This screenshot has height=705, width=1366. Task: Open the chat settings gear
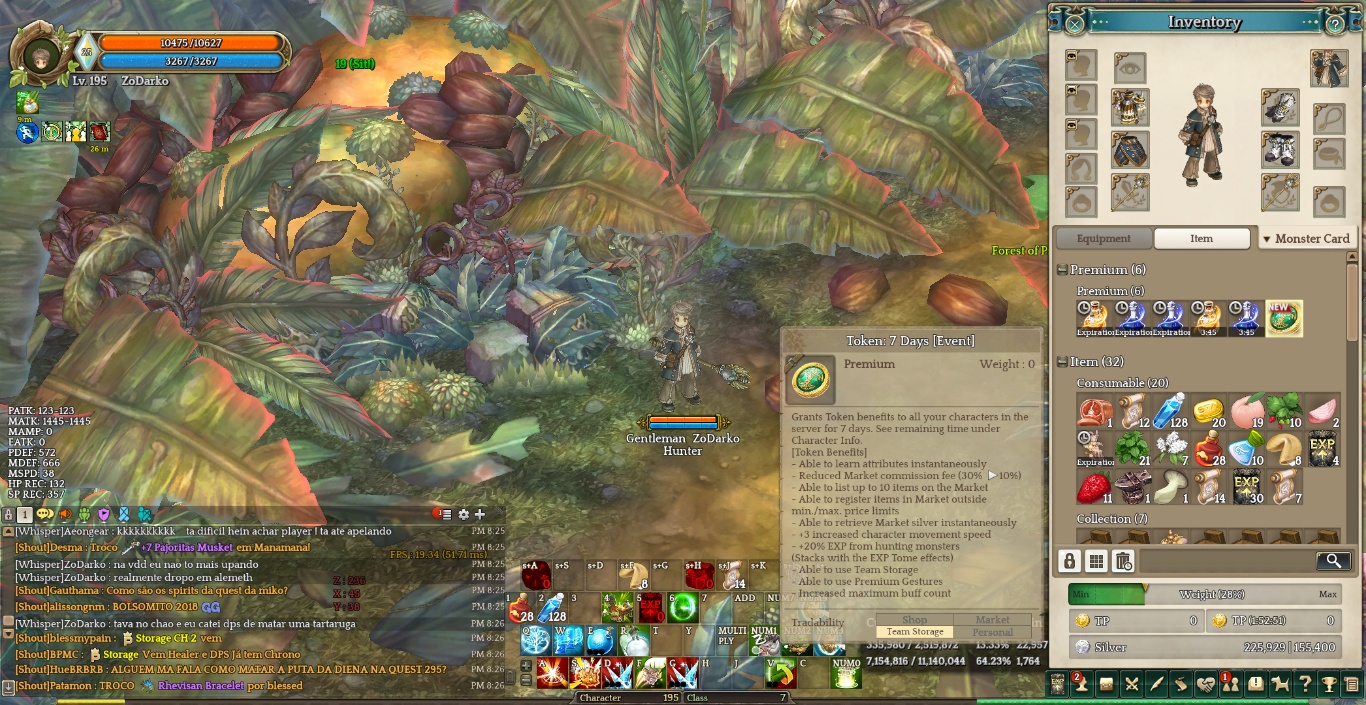(463, 514)
